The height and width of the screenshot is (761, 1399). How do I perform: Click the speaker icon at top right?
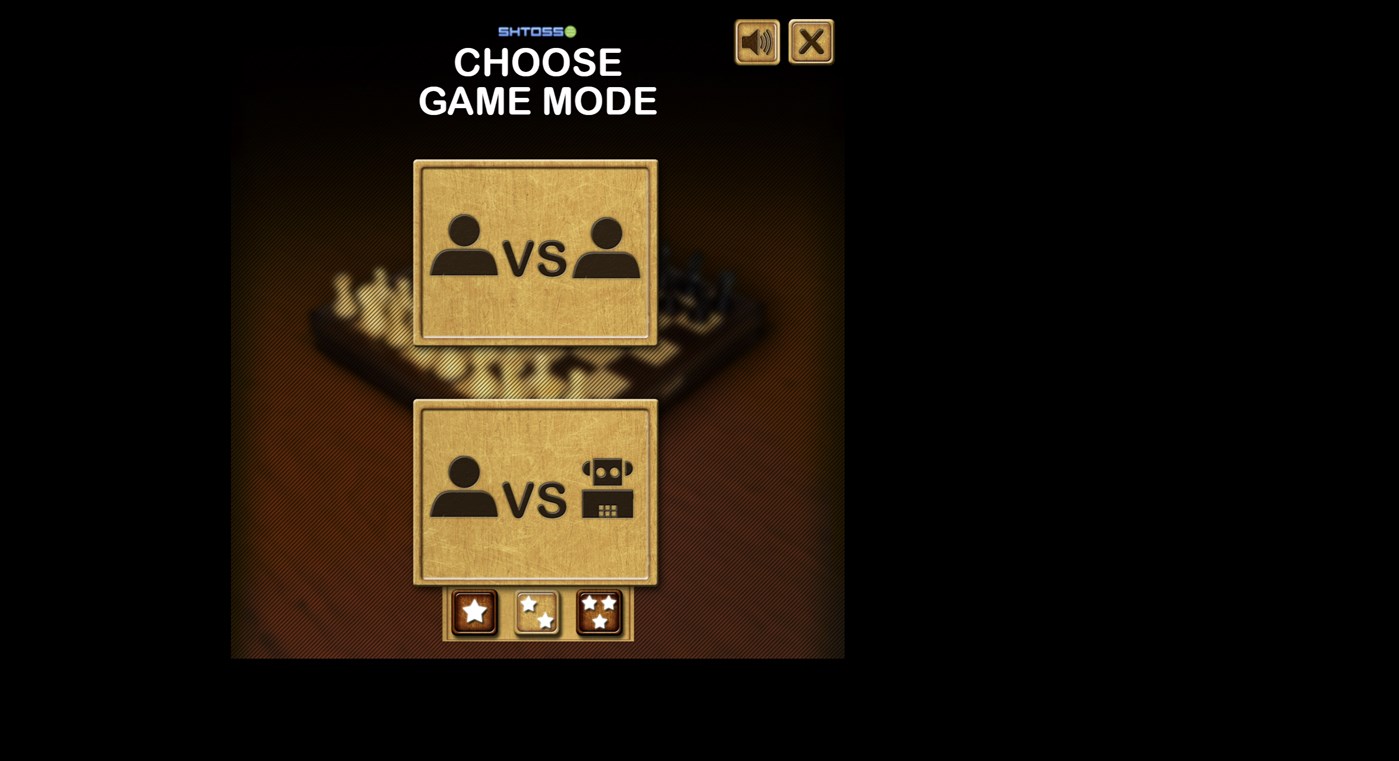[x=757, y=40]
